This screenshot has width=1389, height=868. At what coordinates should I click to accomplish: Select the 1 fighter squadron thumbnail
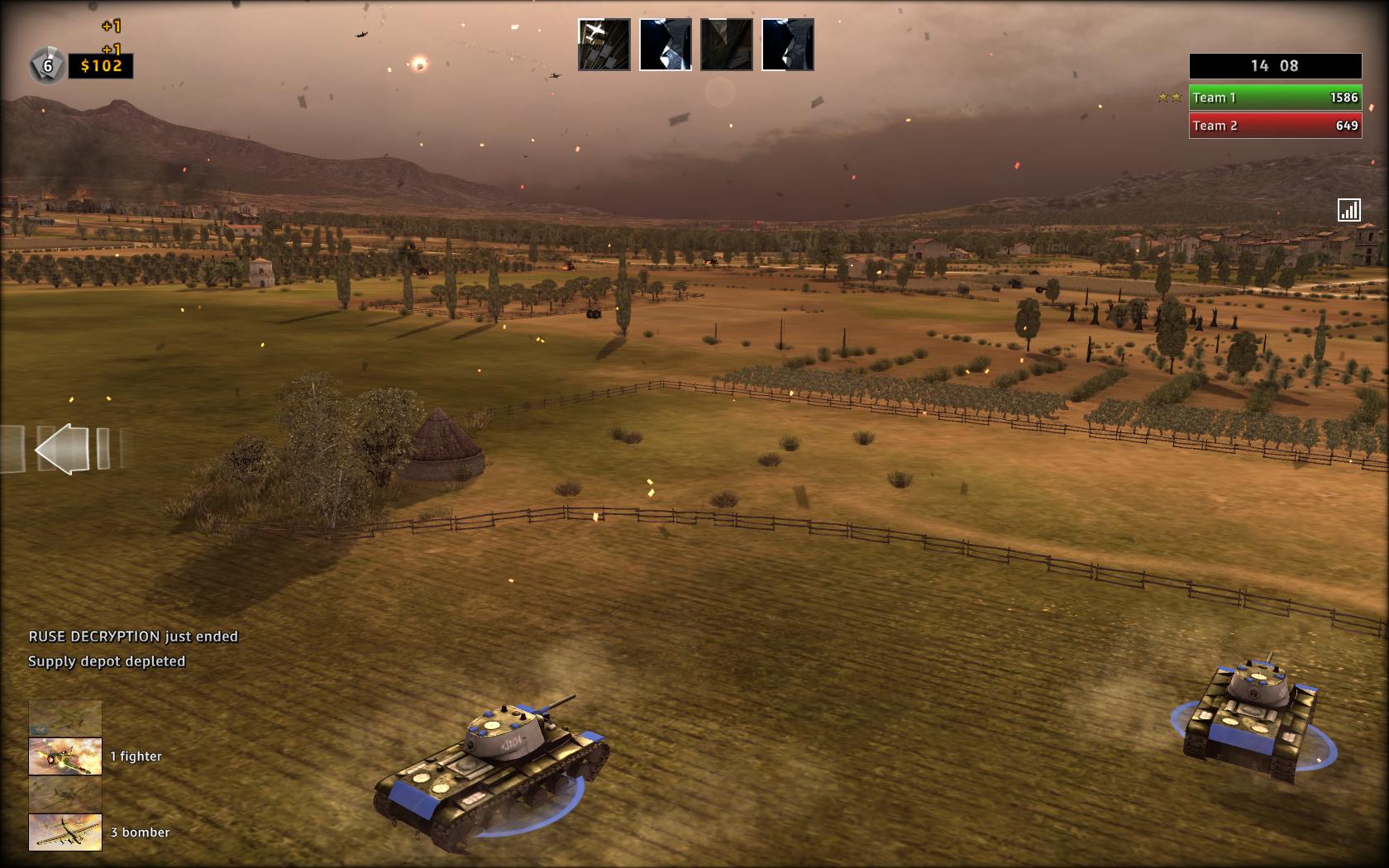coord(65,756)
